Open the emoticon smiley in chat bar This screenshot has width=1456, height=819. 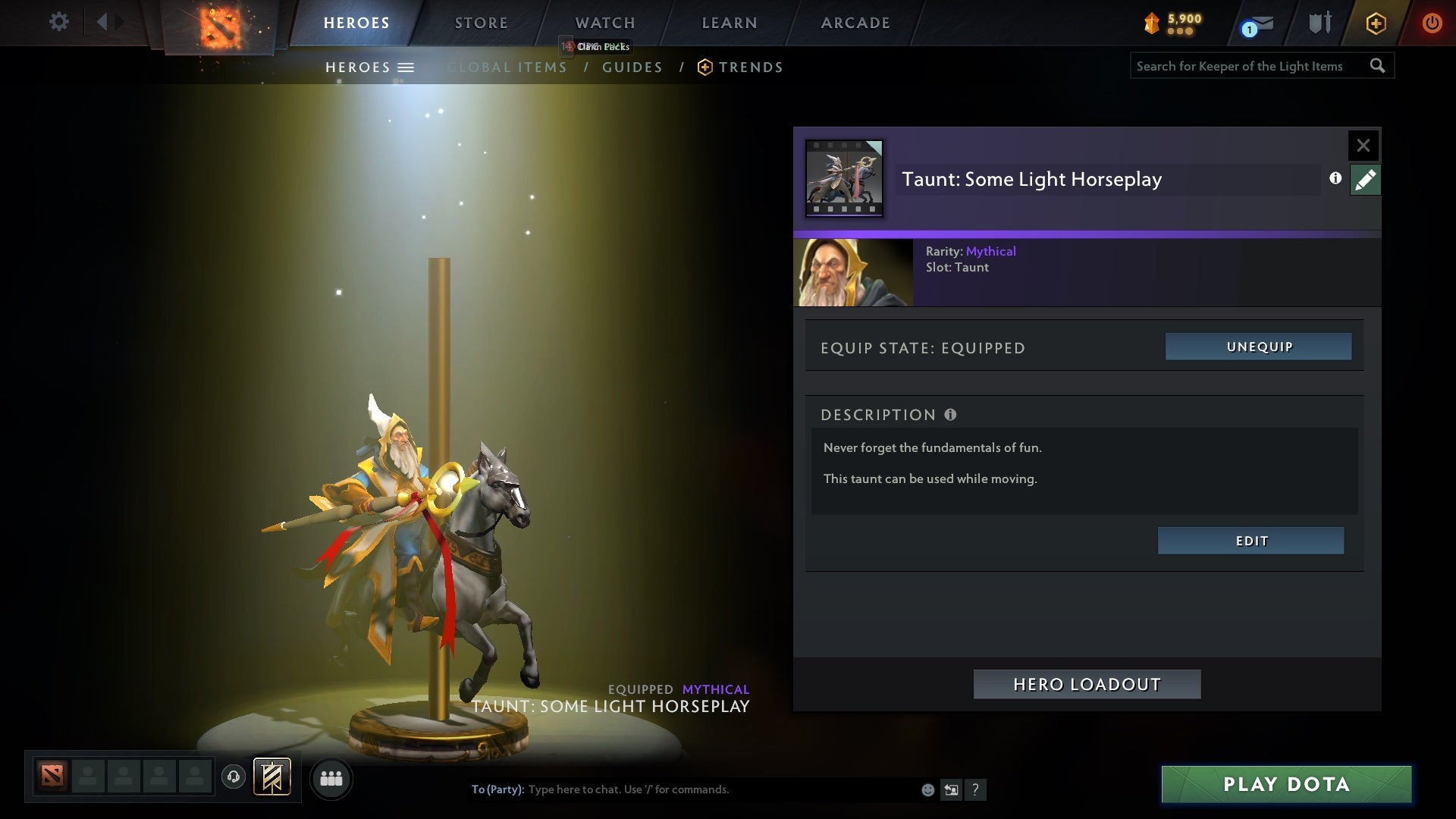(x=927, y=789)
